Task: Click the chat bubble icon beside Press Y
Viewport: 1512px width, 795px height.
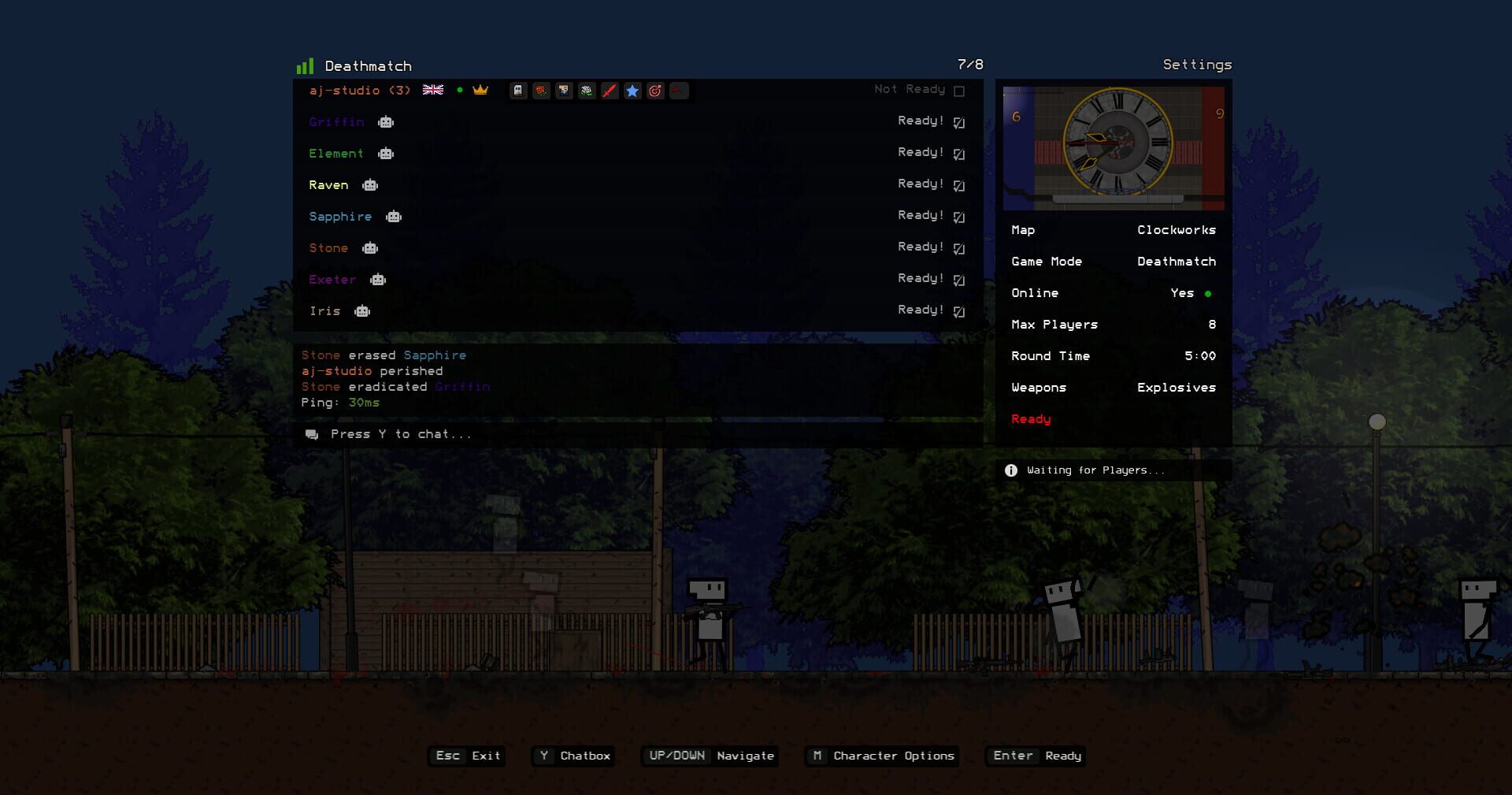Action: coord(312,433)
